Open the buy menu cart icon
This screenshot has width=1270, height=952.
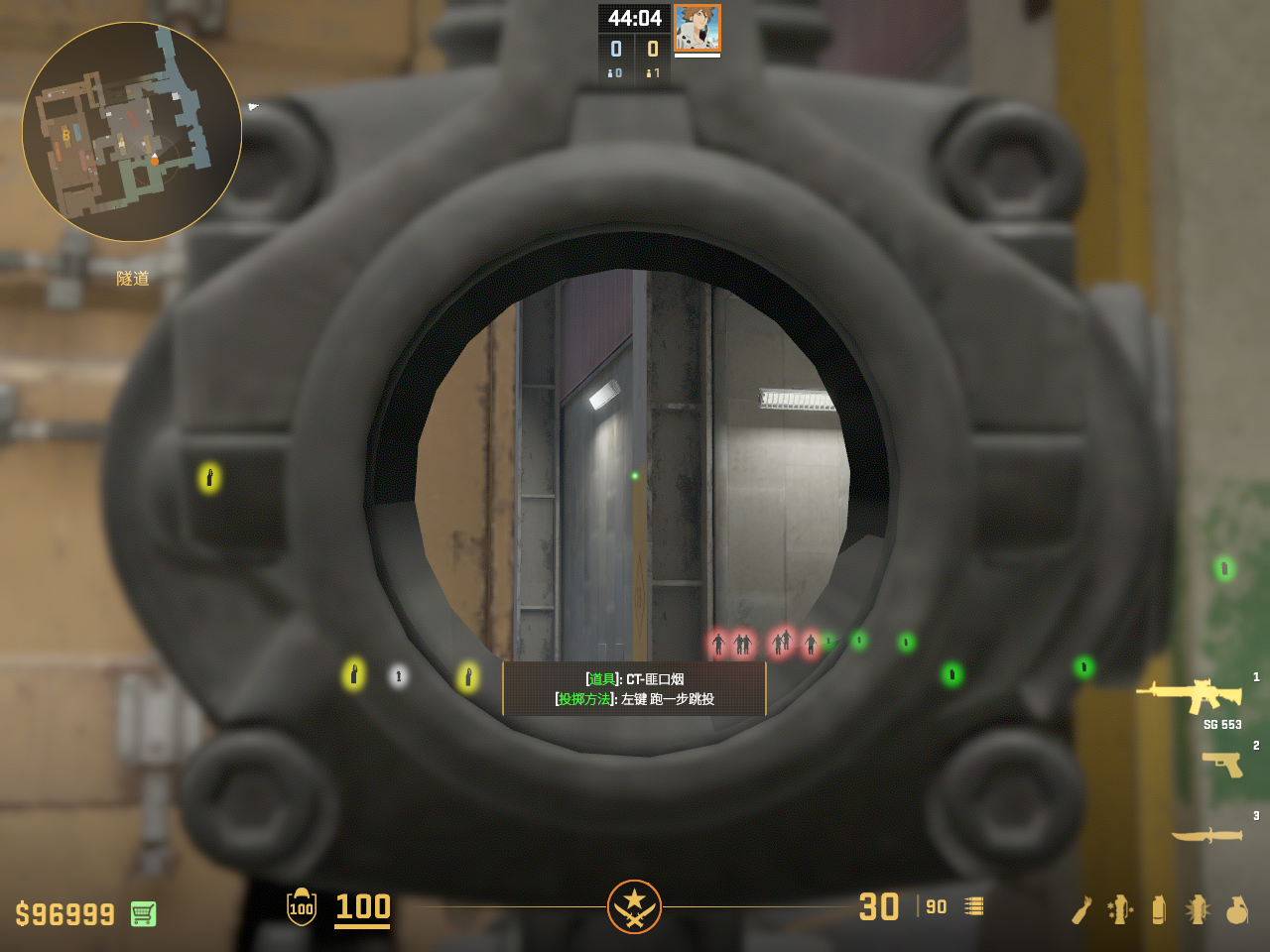pyautogui.click(x=143, y=913)
